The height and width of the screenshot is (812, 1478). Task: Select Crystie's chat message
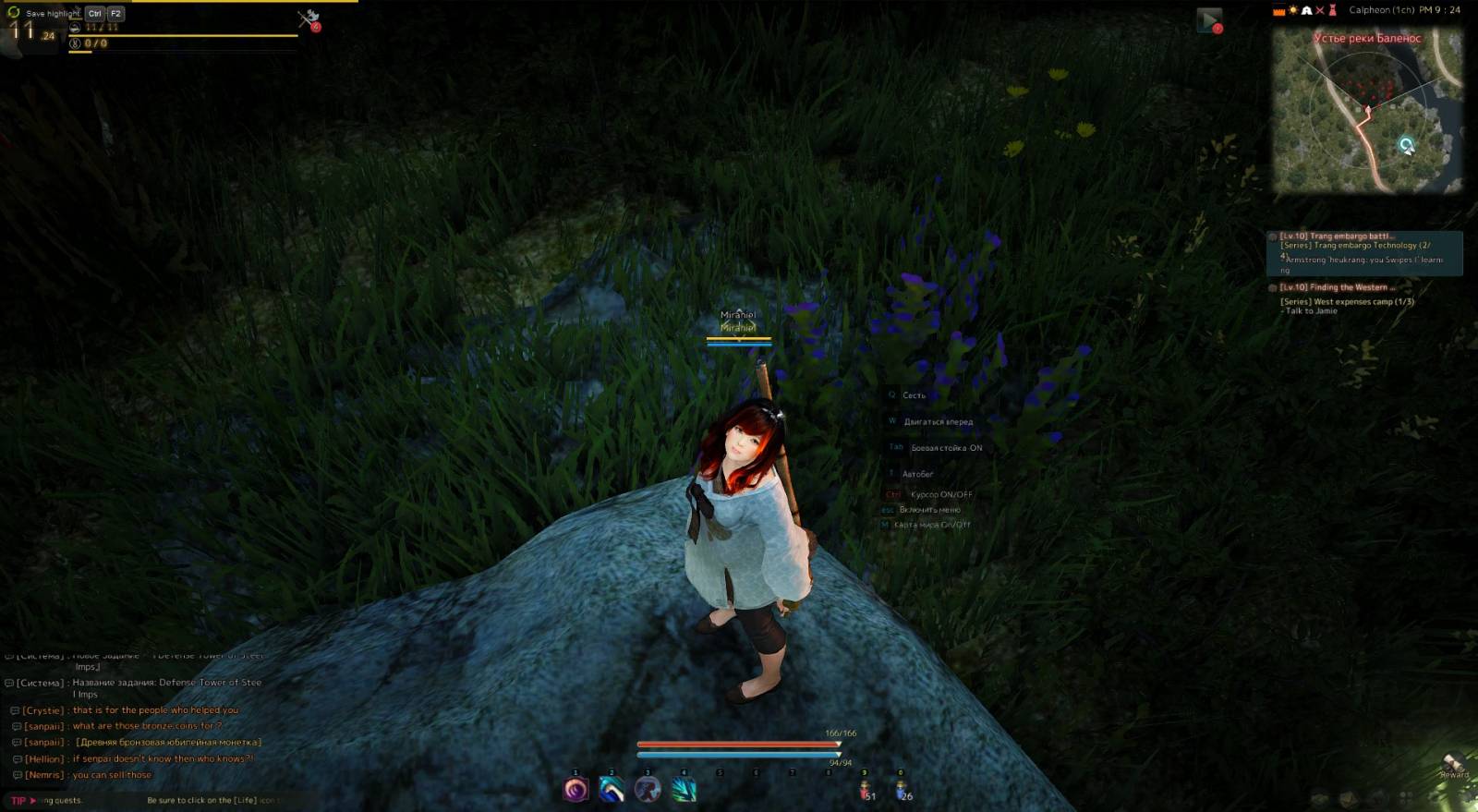pyautogui.click(x=155, y=710)
